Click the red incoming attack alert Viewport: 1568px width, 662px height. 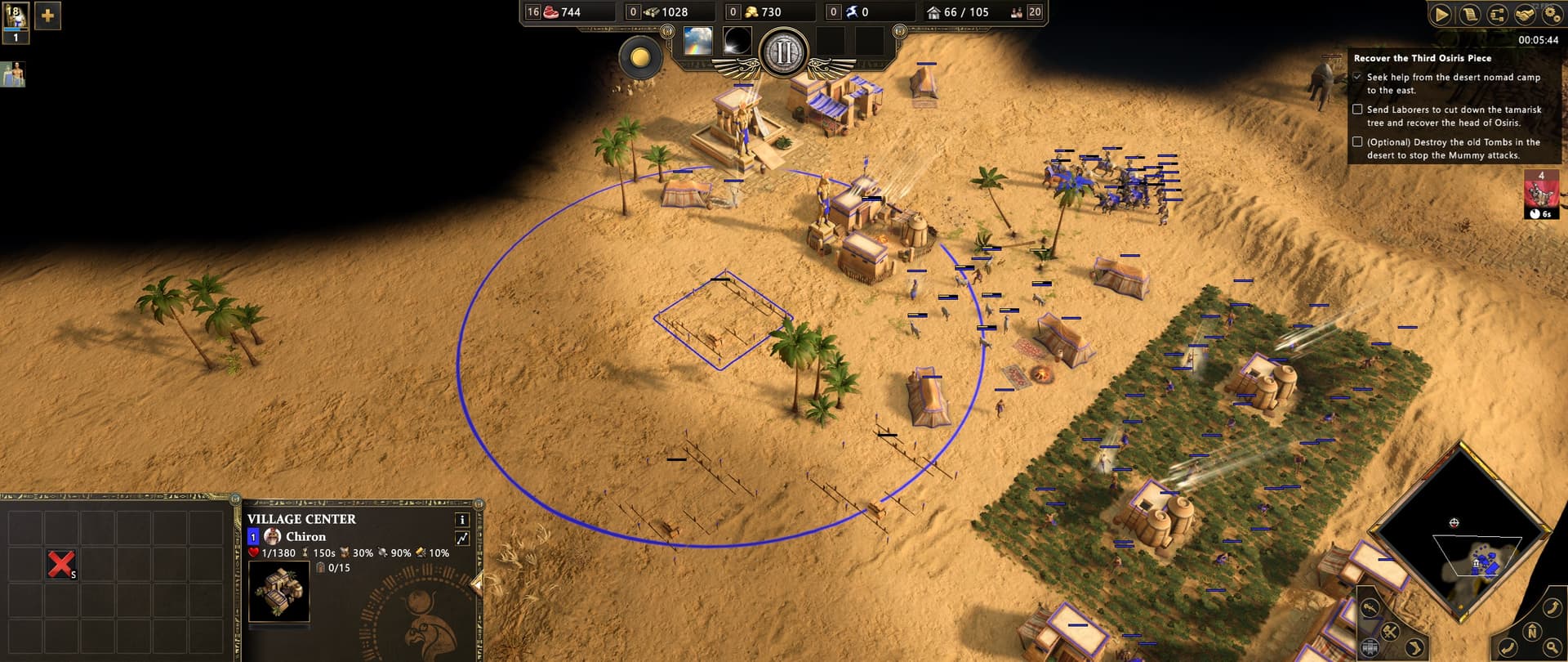pos(1540,195)
